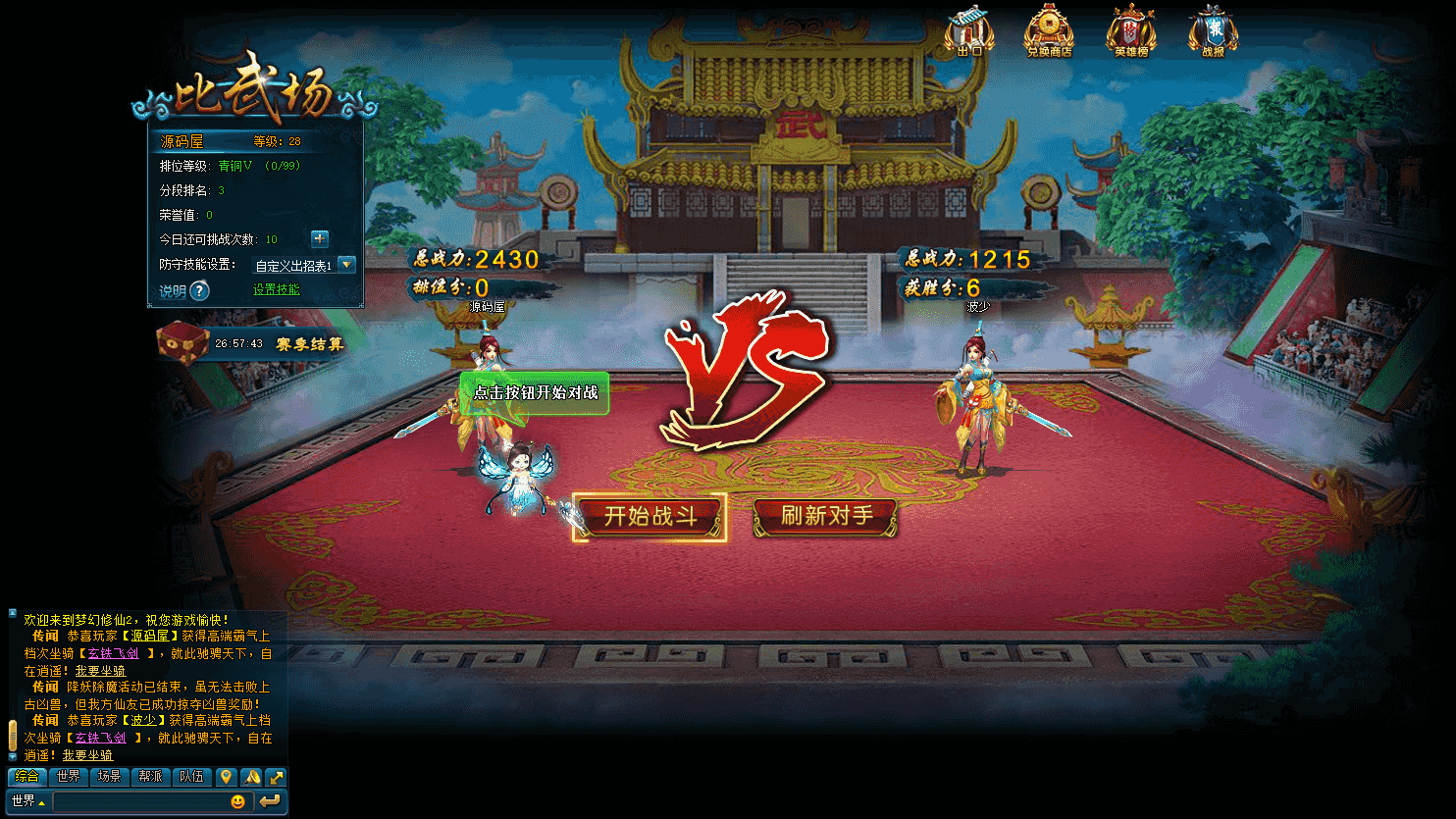Screen dimensions: 1456x819
Task: Click the location pin icon in chat bar
Action: 228,775
